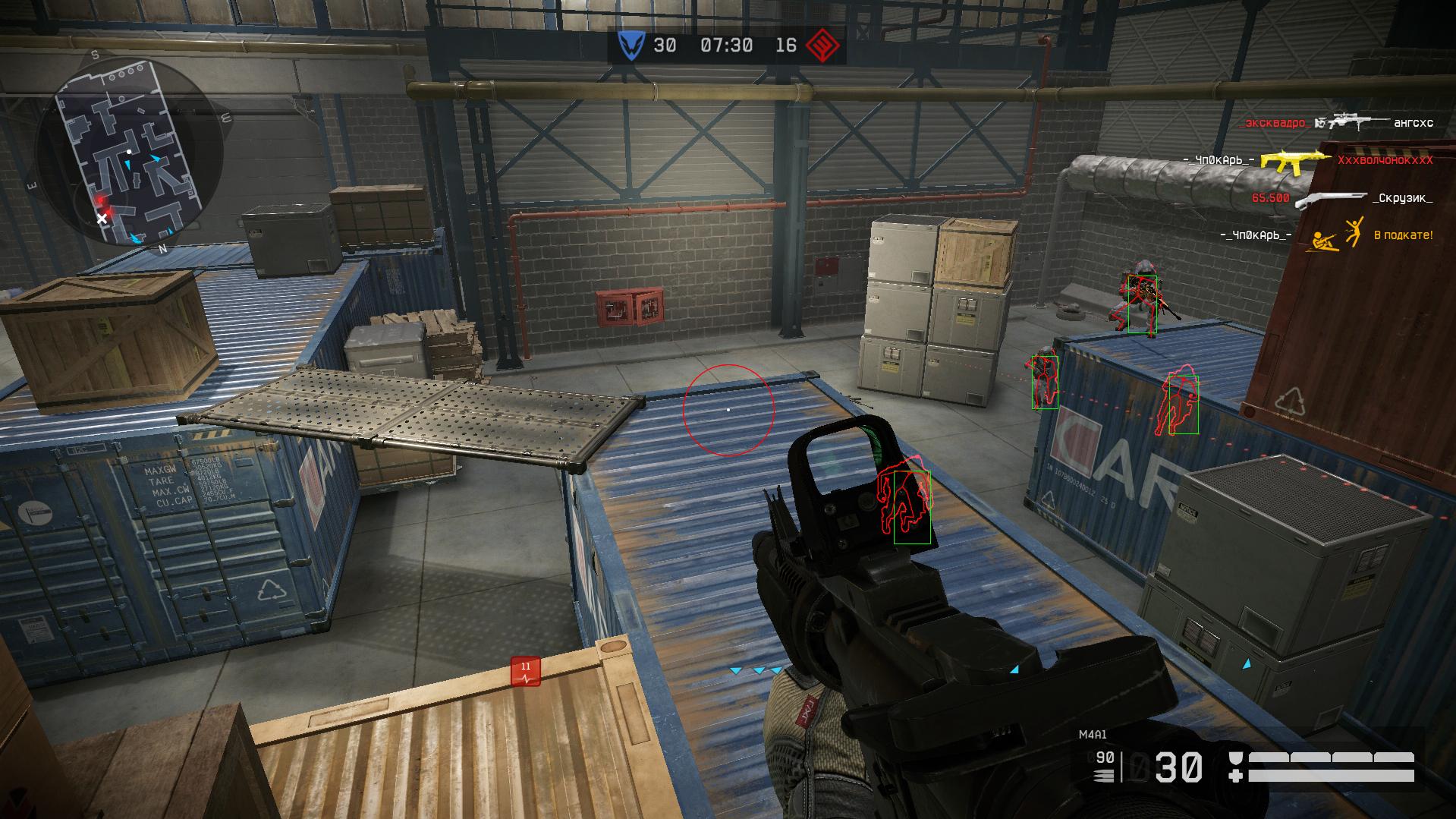Click the circular minimap

[x=129, y=150]
